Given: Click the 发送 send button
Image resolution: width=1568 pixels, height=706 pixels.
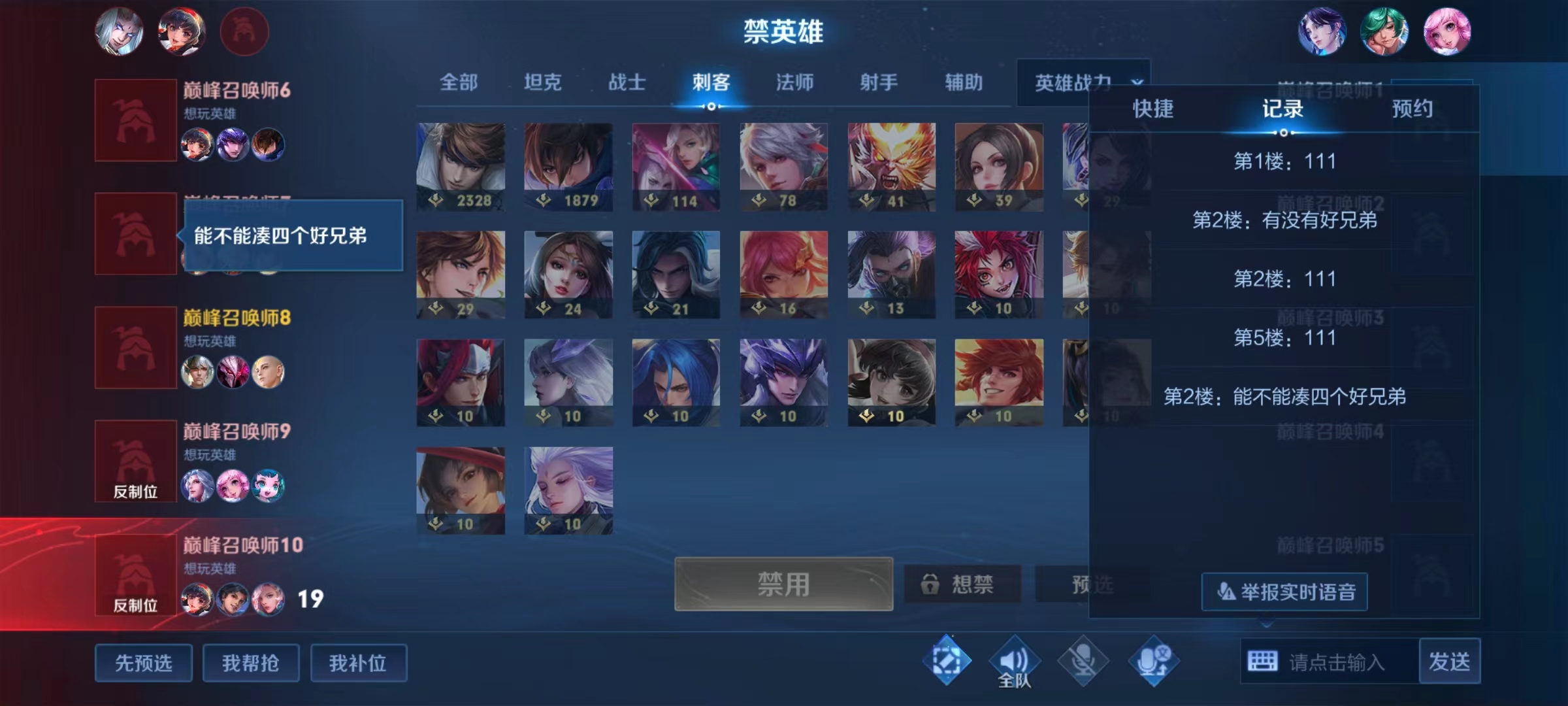Looking at the screenshot, I should point(1449,662).
